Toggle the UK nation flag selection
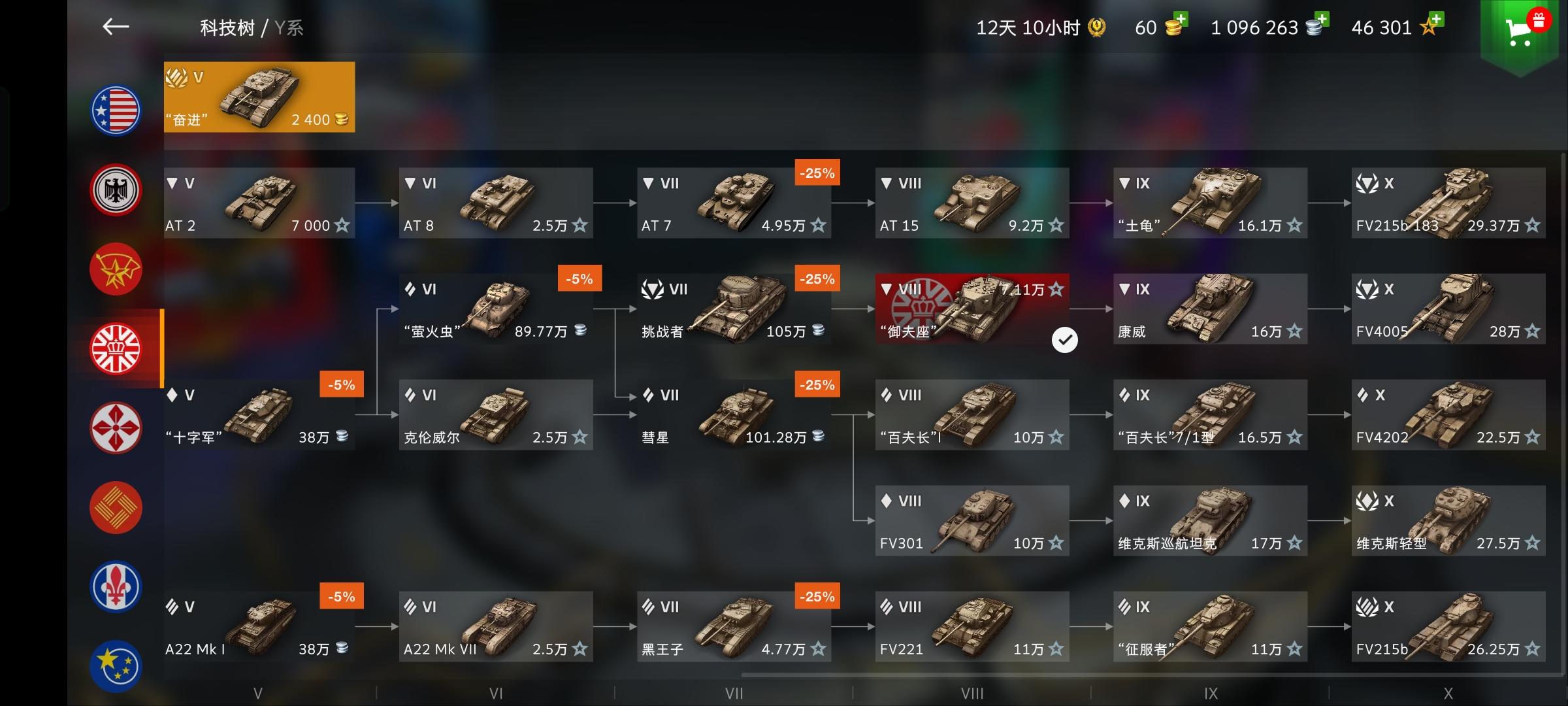 point(116,350)
